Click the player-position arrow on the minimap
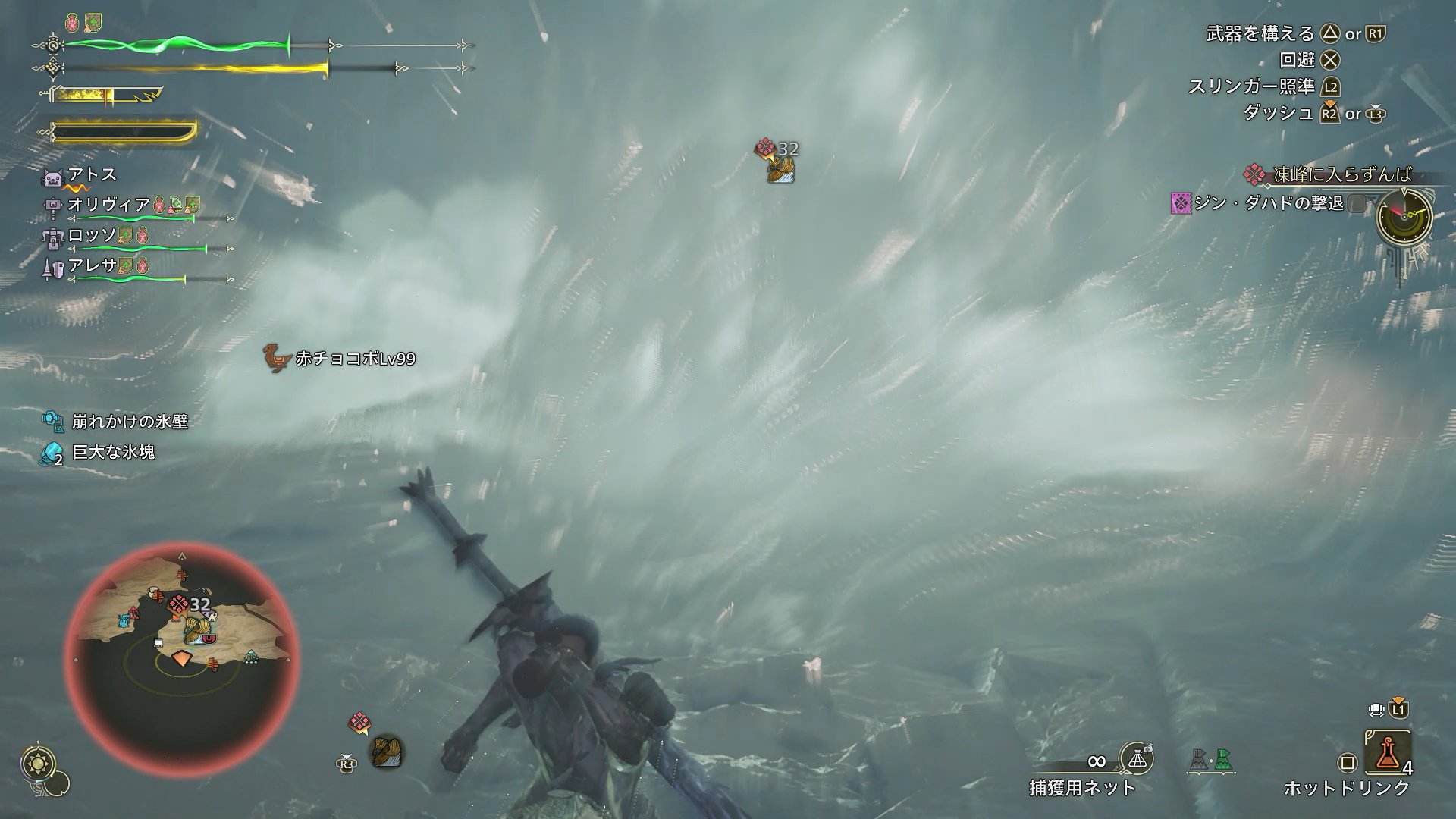1456x819 pixels. (180, 657)
